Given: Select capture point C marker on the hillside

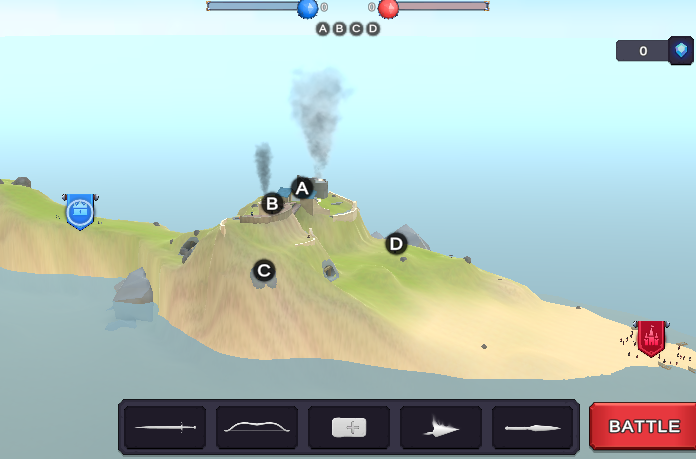Looking at the screenshot, I should coord(264,270).
